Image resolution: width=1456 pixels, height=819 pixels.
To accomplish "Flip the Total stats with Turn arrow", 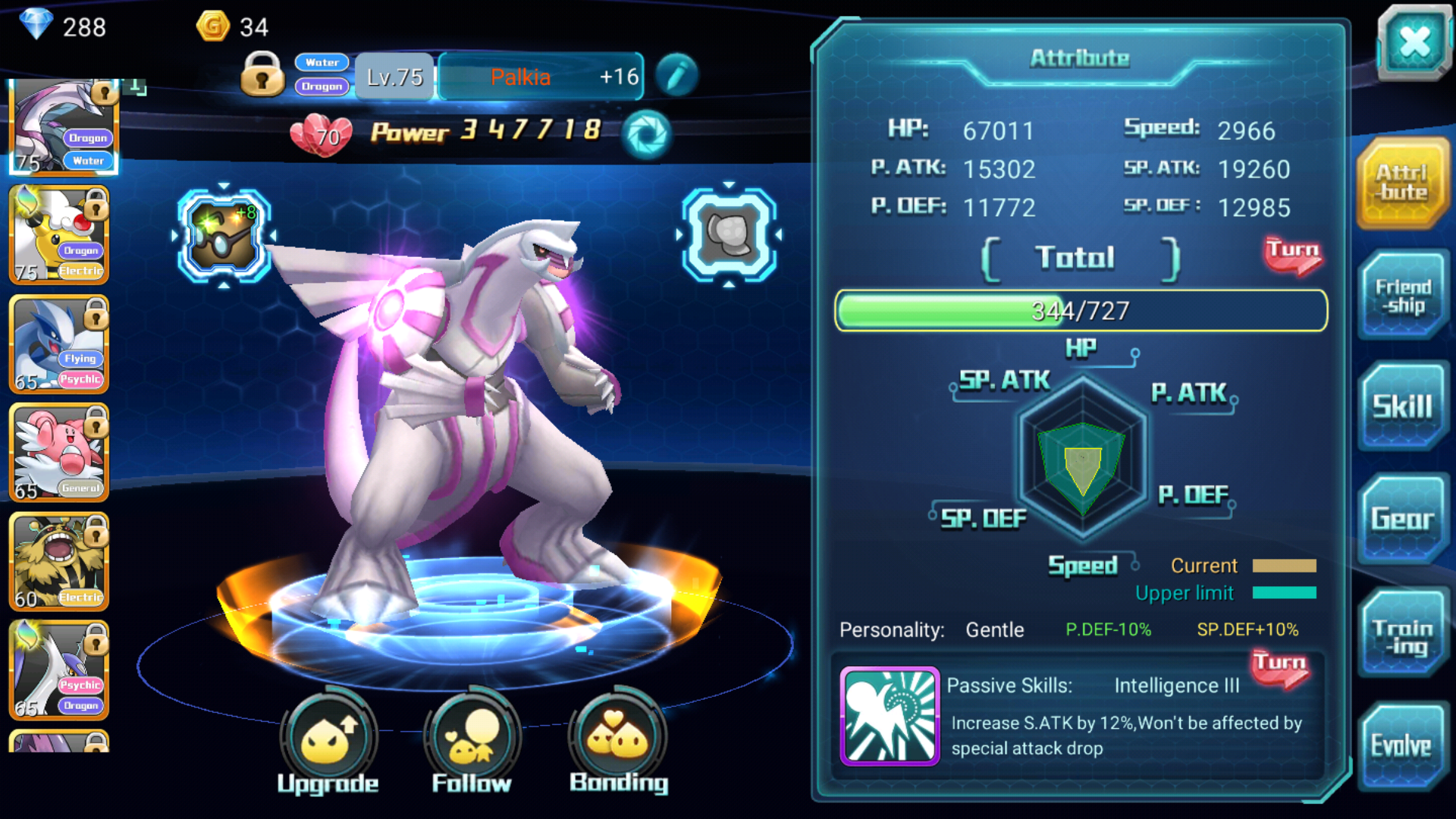I will pyautogui.click(x=1293, y=256).
